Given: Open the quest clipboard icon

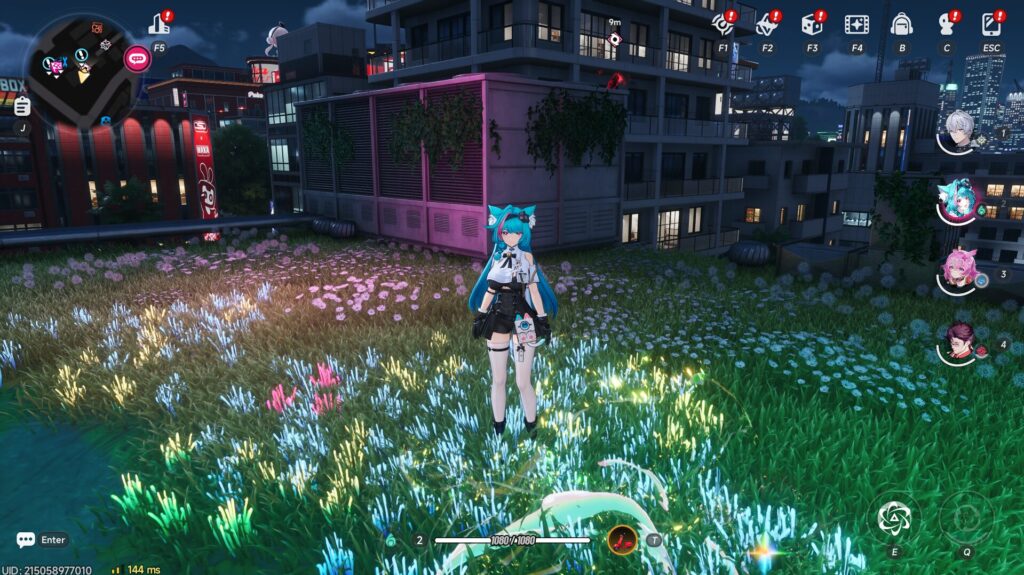Looking at the screenshot, I should coord(22,105).
